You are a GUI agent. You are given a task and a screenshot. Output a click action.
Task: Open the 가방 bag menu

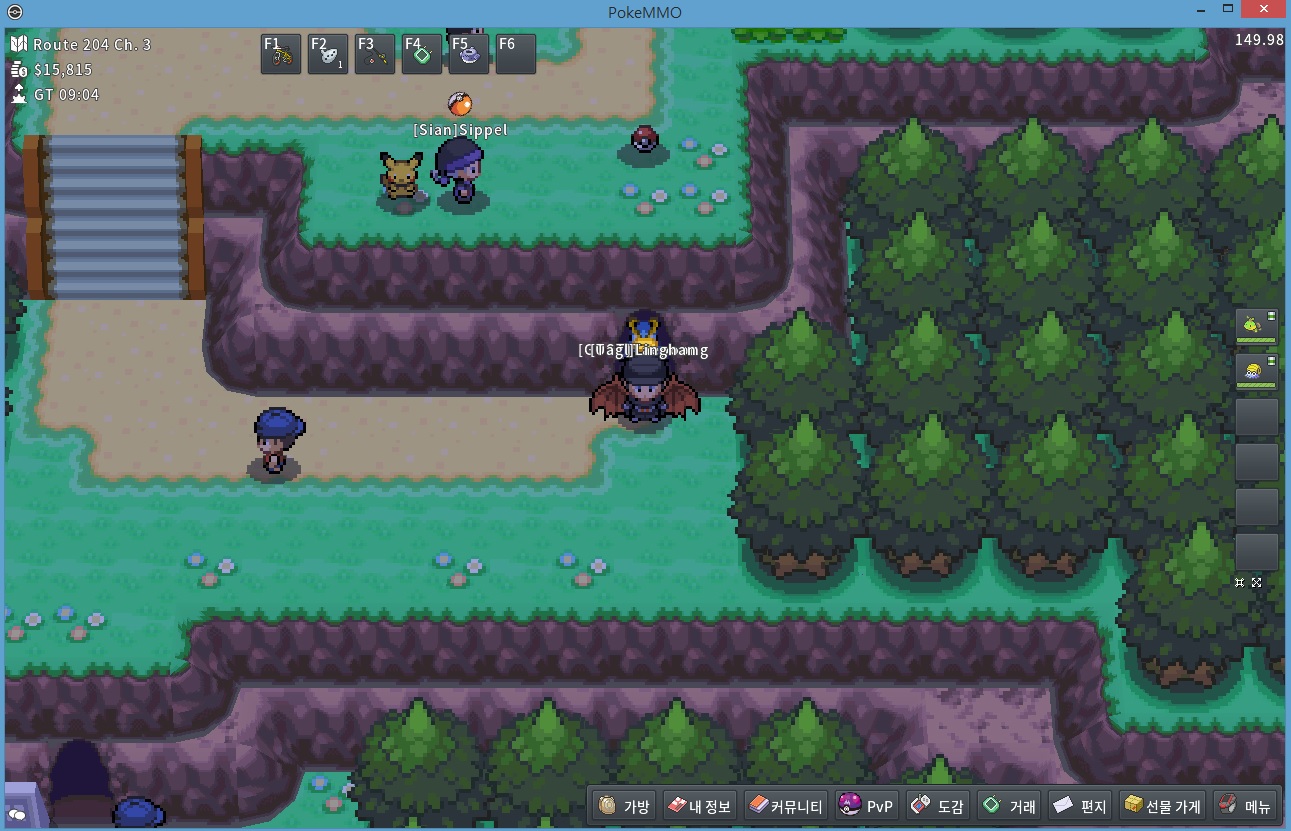tap(625, 806)
